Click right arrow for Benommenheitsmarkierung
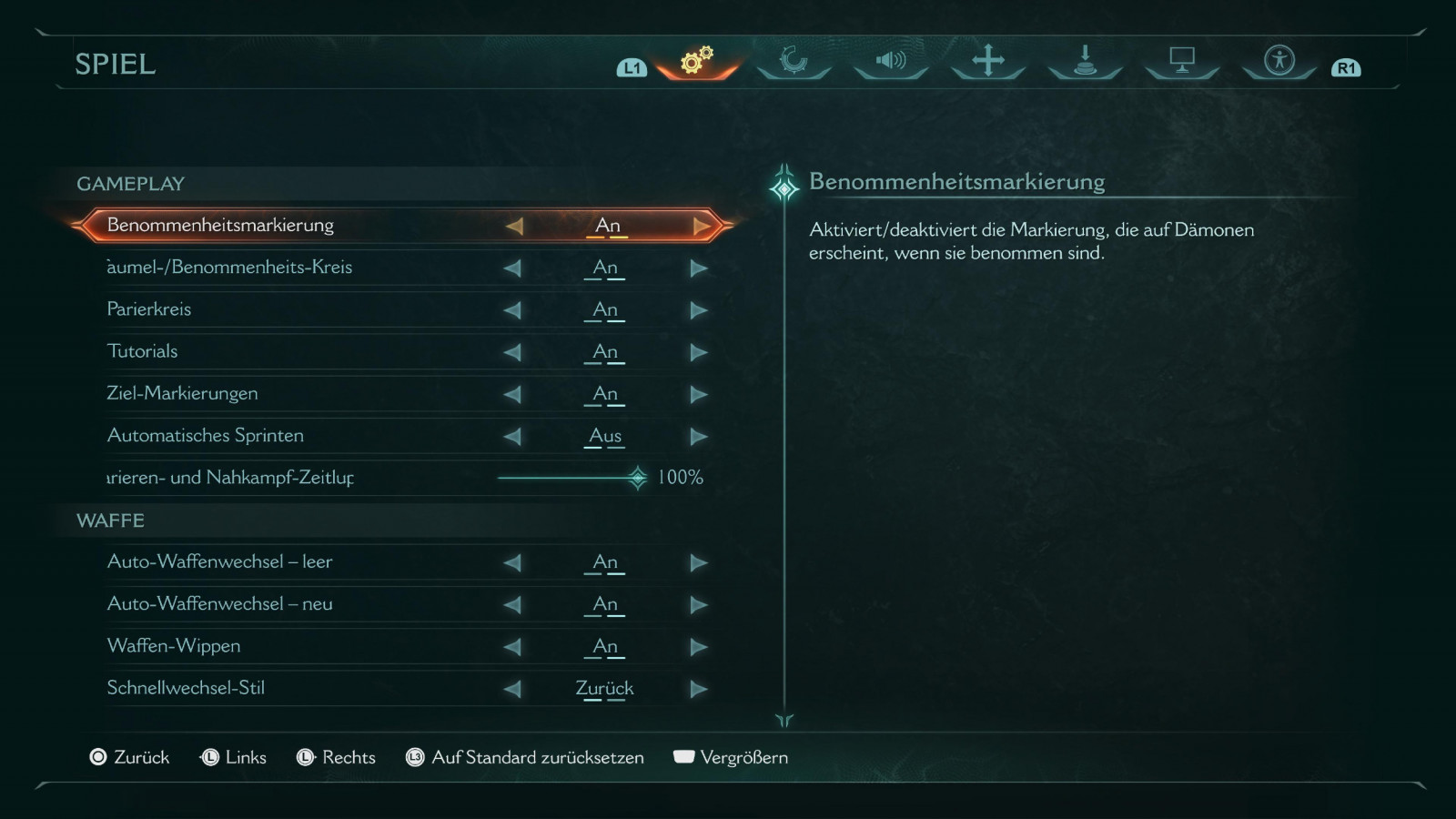This screenshot has width=1456, height=819. (x=701, y=226)
